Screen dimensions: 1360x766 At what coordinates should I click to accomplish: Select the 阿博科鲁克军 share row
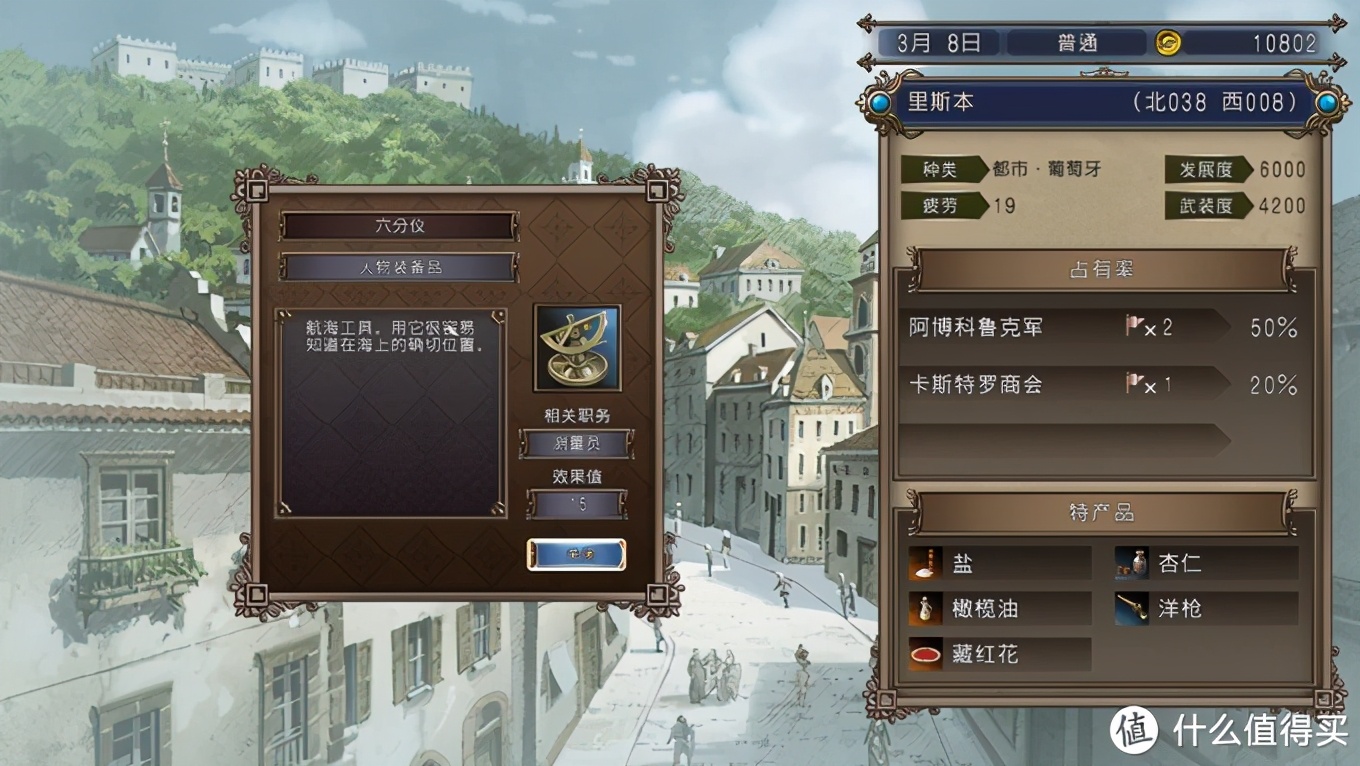[x=1102, y=328]
